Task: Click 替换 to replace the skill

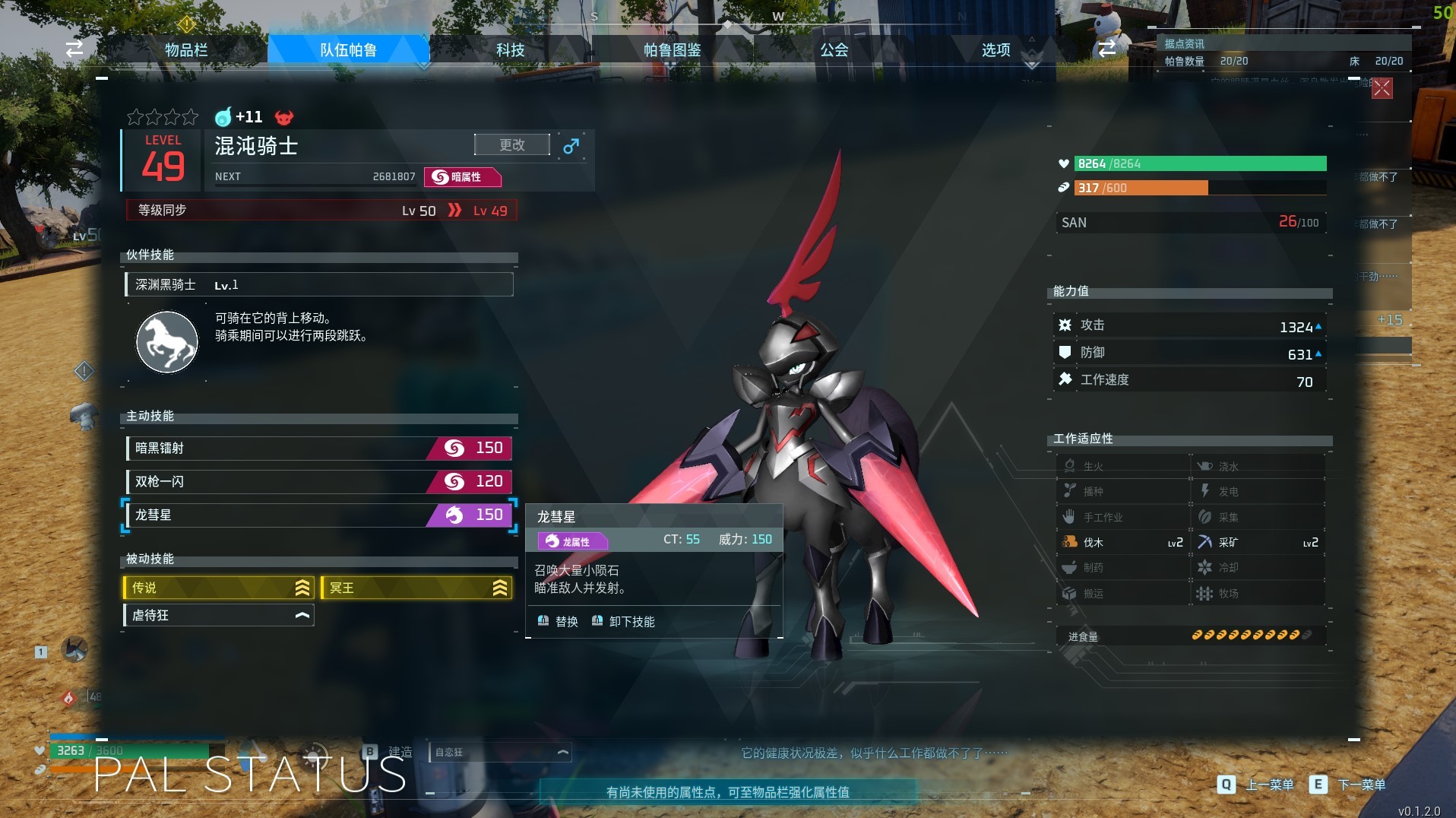Action: [559, 622]
